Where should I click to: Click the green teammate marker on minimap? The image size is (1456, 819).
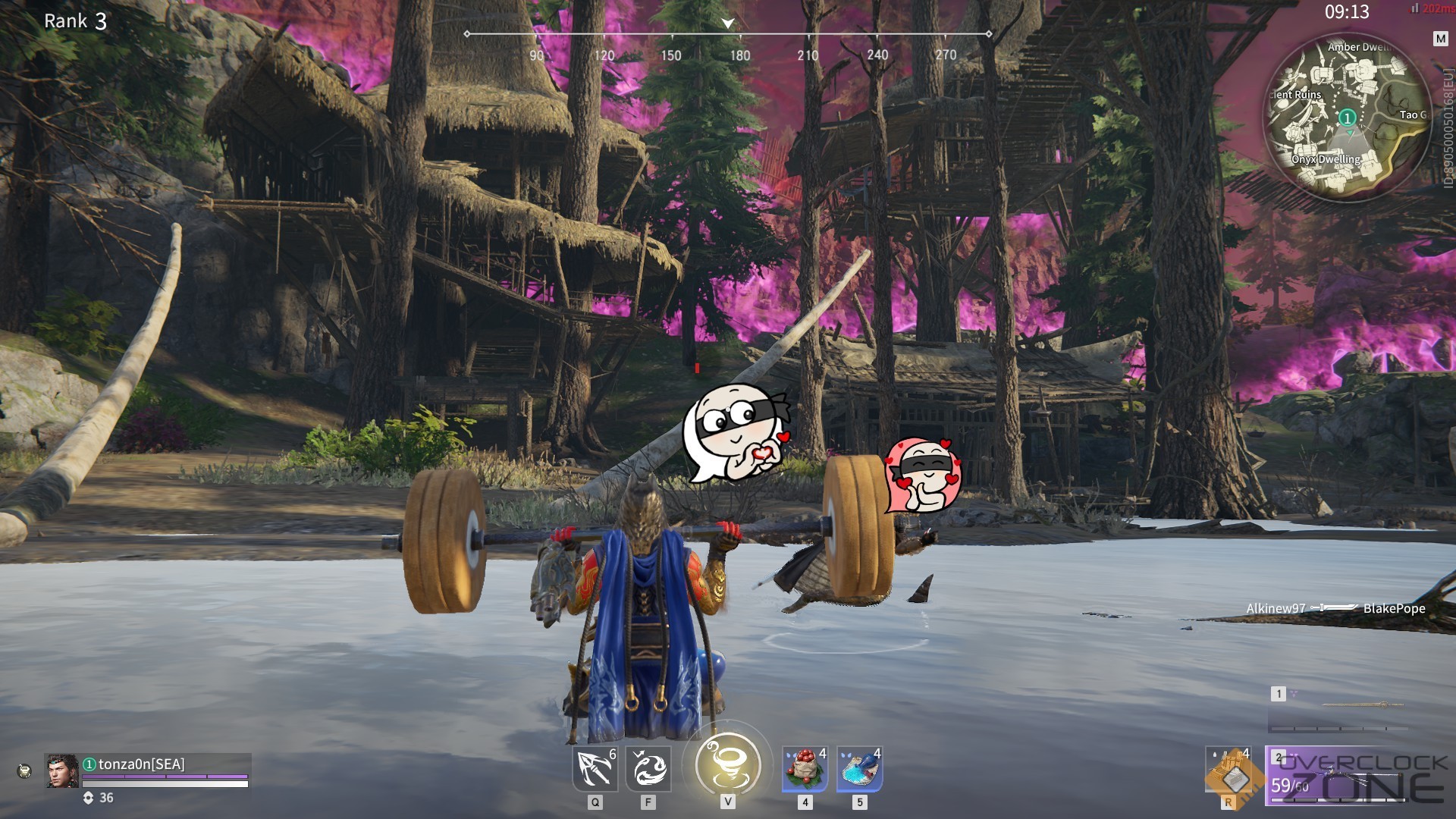1347,118
